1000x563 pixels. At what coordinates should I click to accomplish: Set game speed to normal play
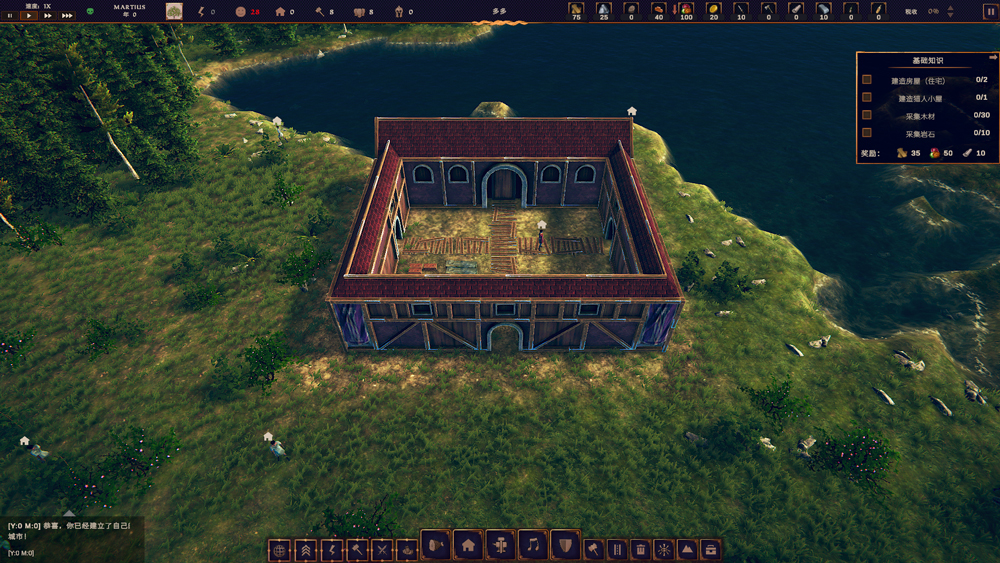(x=28, y=16)
